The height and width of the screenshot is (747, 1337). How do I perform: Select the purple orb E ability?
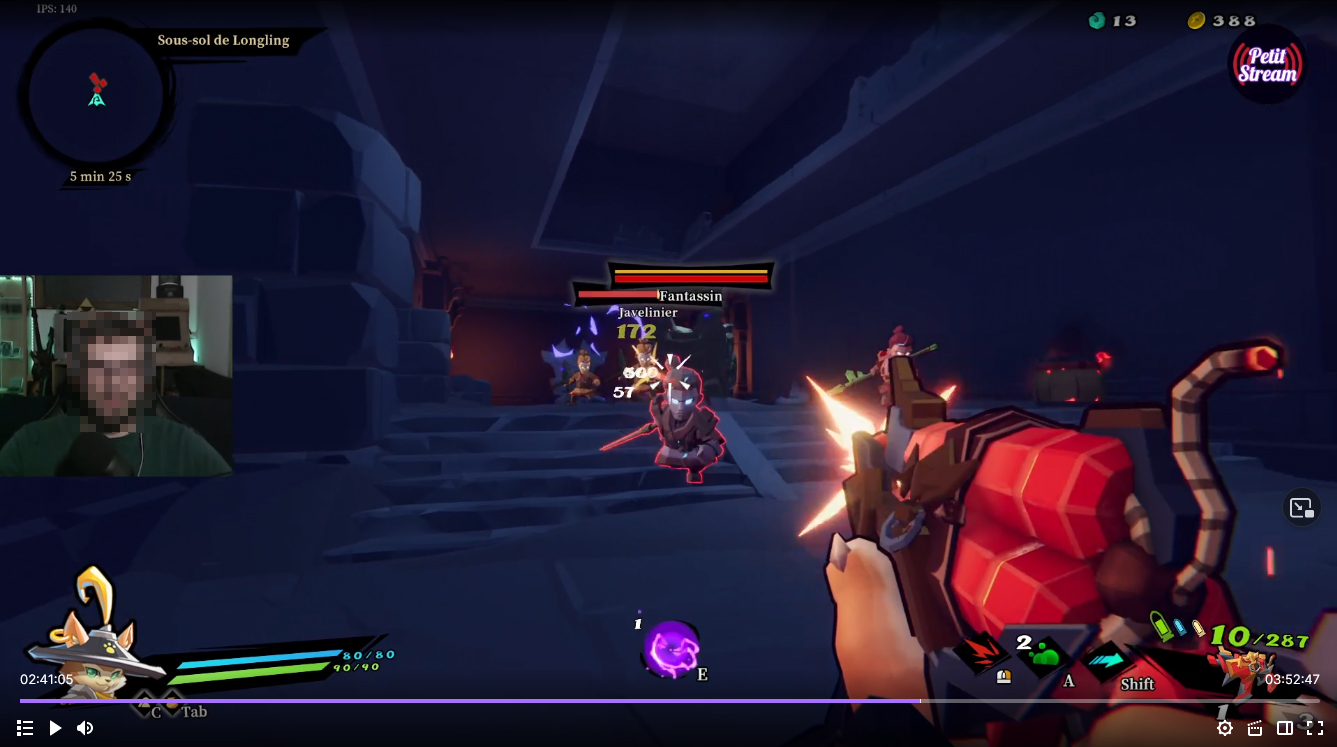672,648
